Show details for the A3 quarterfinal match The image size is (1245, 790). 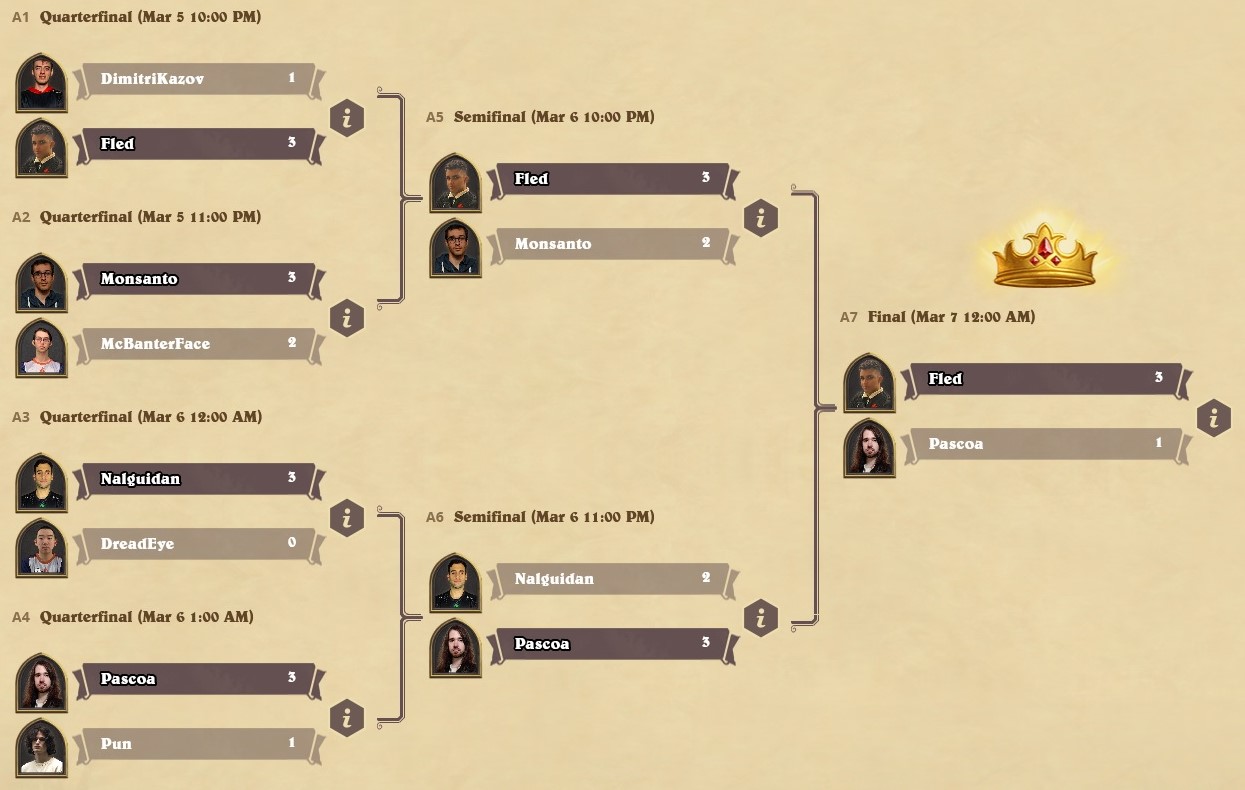(x=347, y=519)
